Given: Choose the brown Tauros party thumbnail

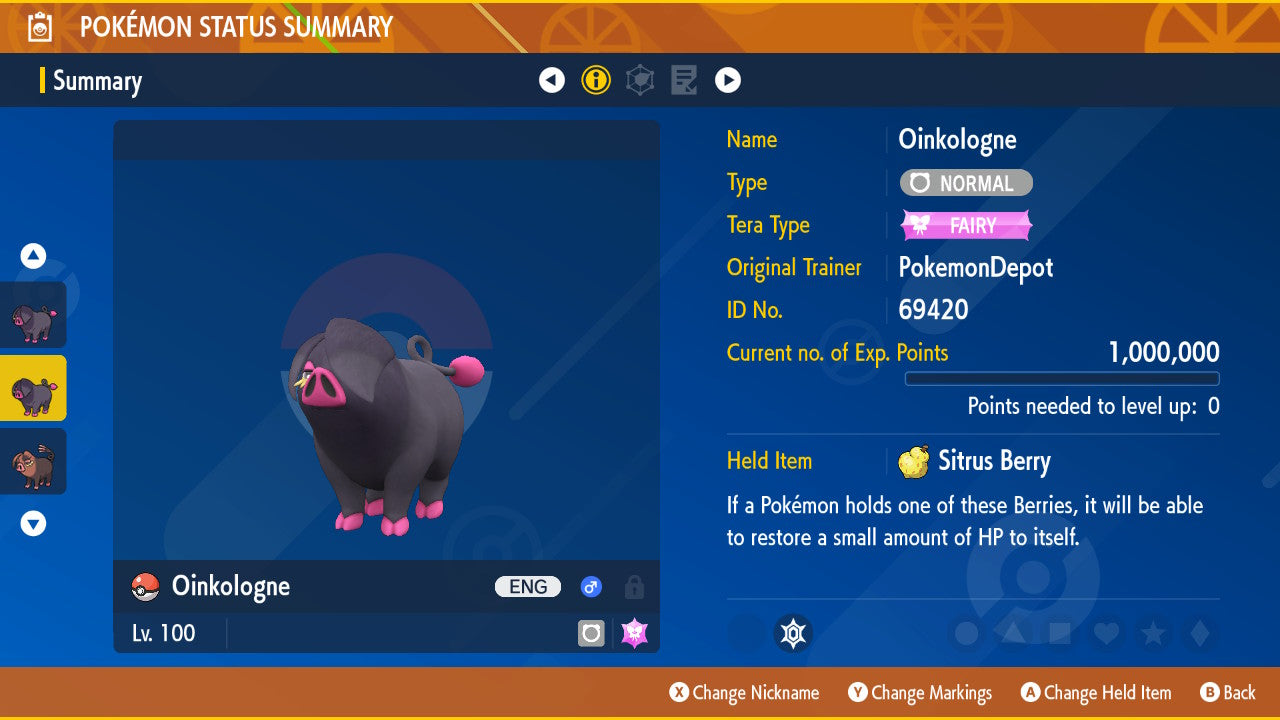Looking at the screenshot, I should [34, 461].
